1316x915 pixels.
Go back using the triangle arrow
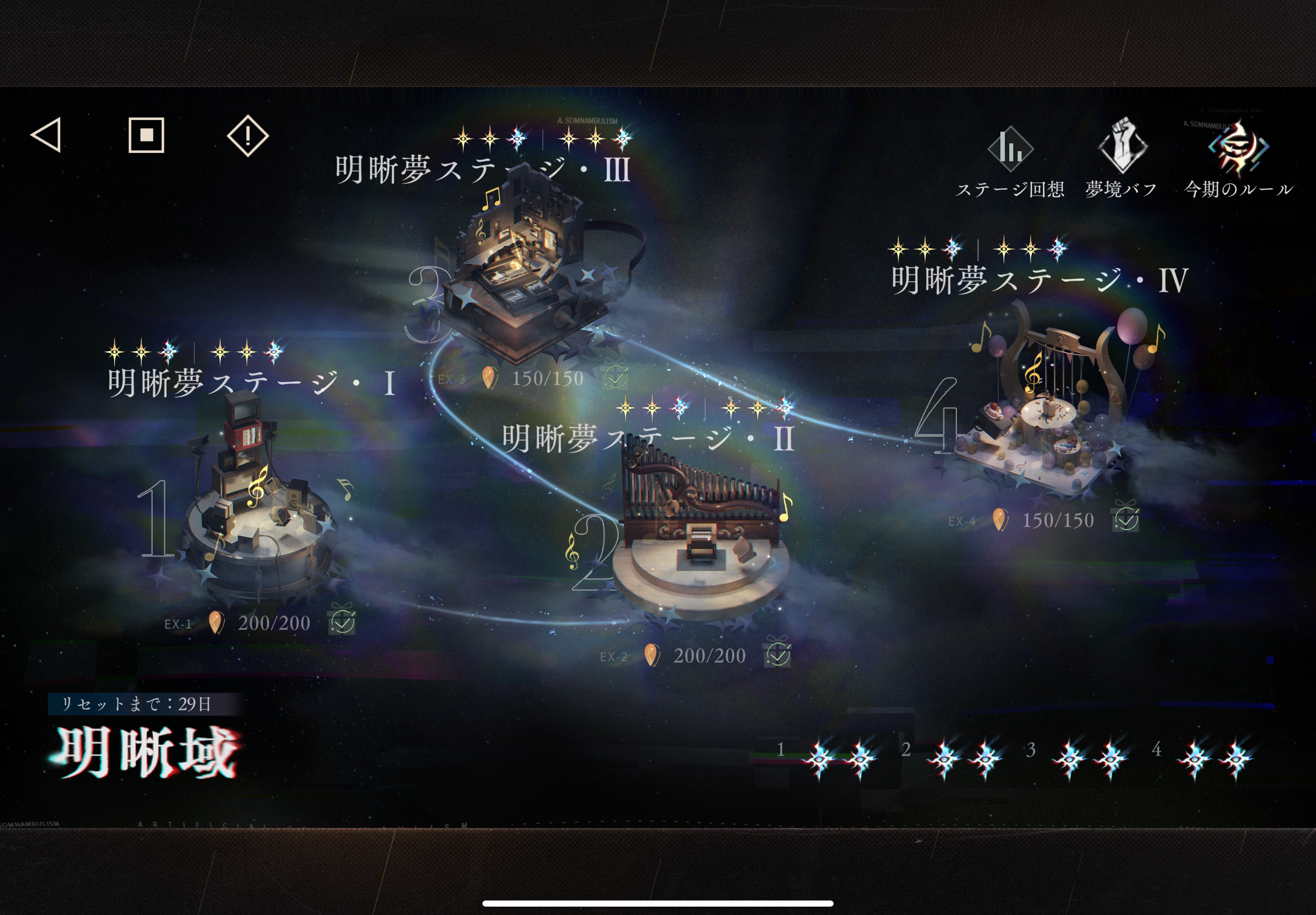pyautogui.click(x=46, y=136)
